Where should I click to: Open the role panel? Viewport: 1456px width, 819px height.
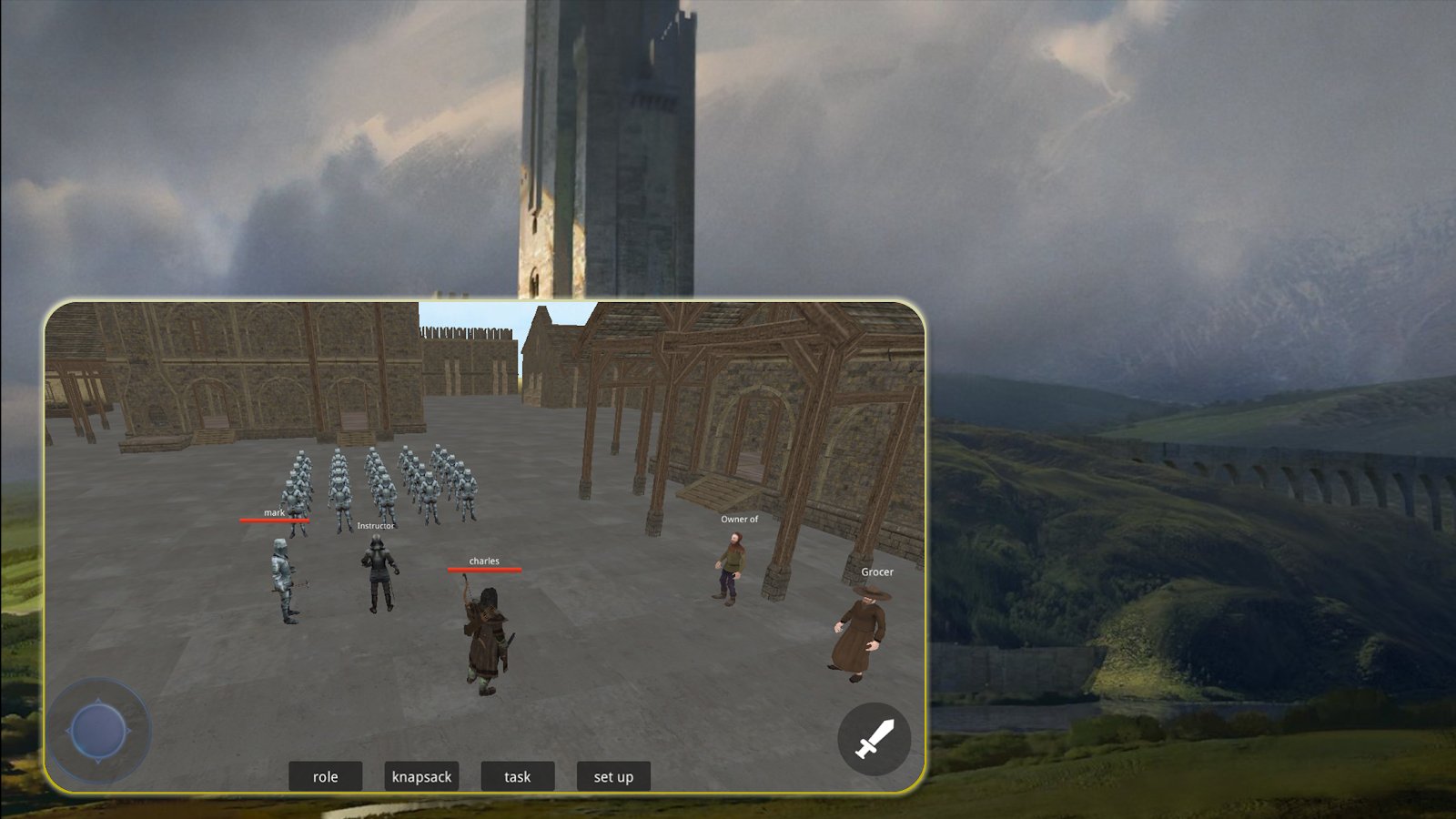pos(325,776)
